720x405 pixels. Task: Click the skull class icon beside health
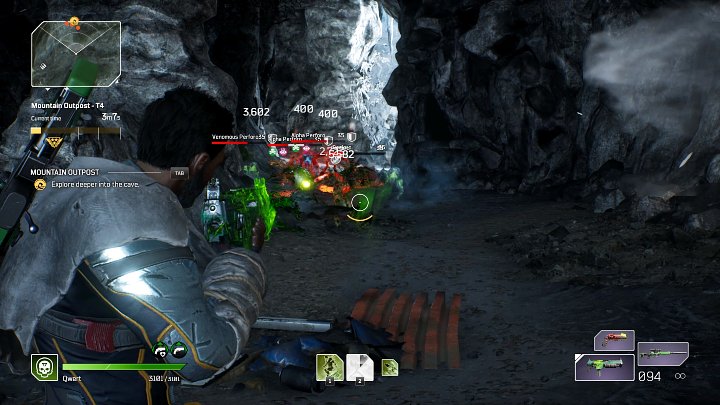point(45,367)
